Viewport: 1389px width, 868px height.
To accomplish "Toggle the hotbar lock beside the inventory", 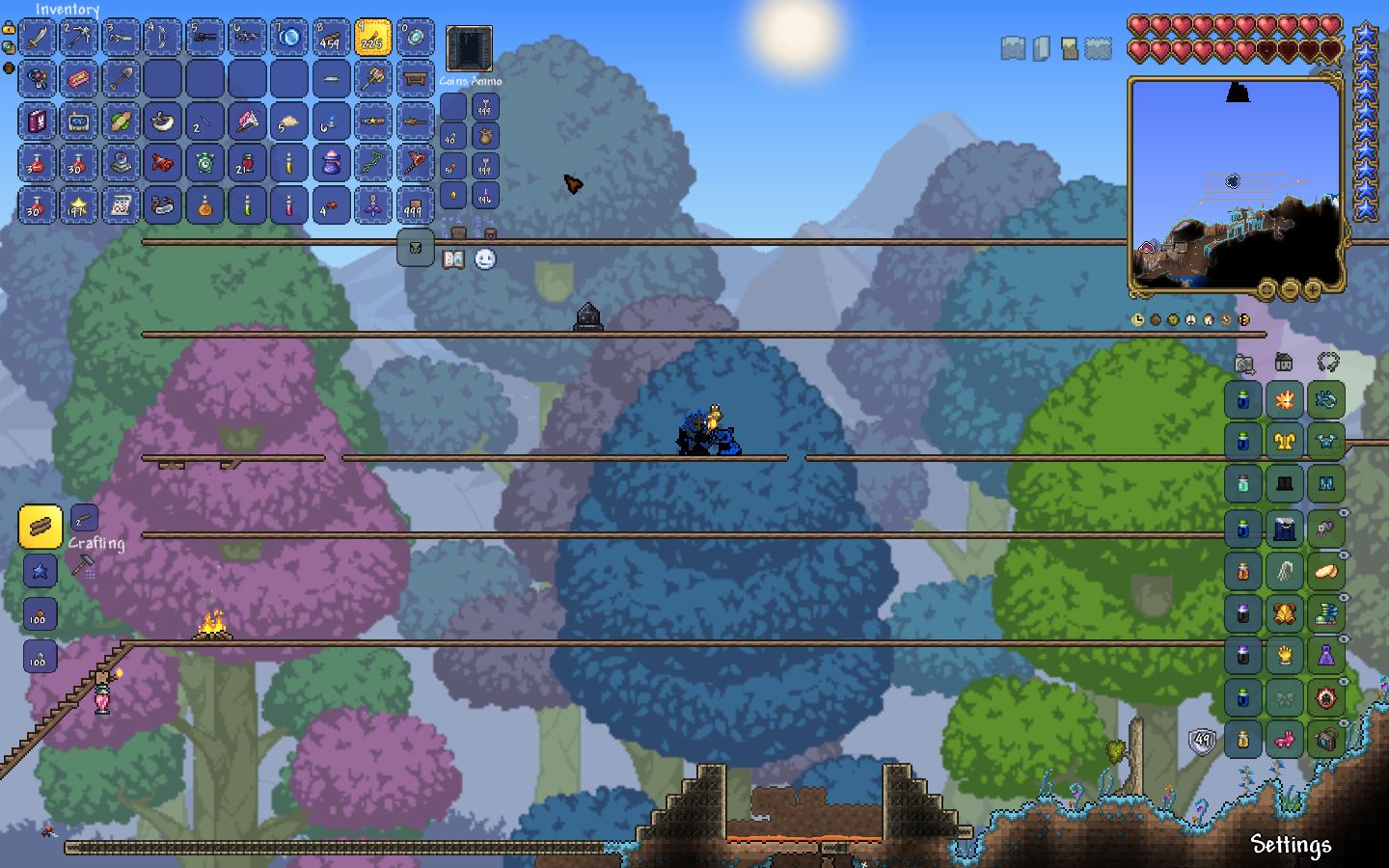I will pyautogui.click(x=8, y=29).
